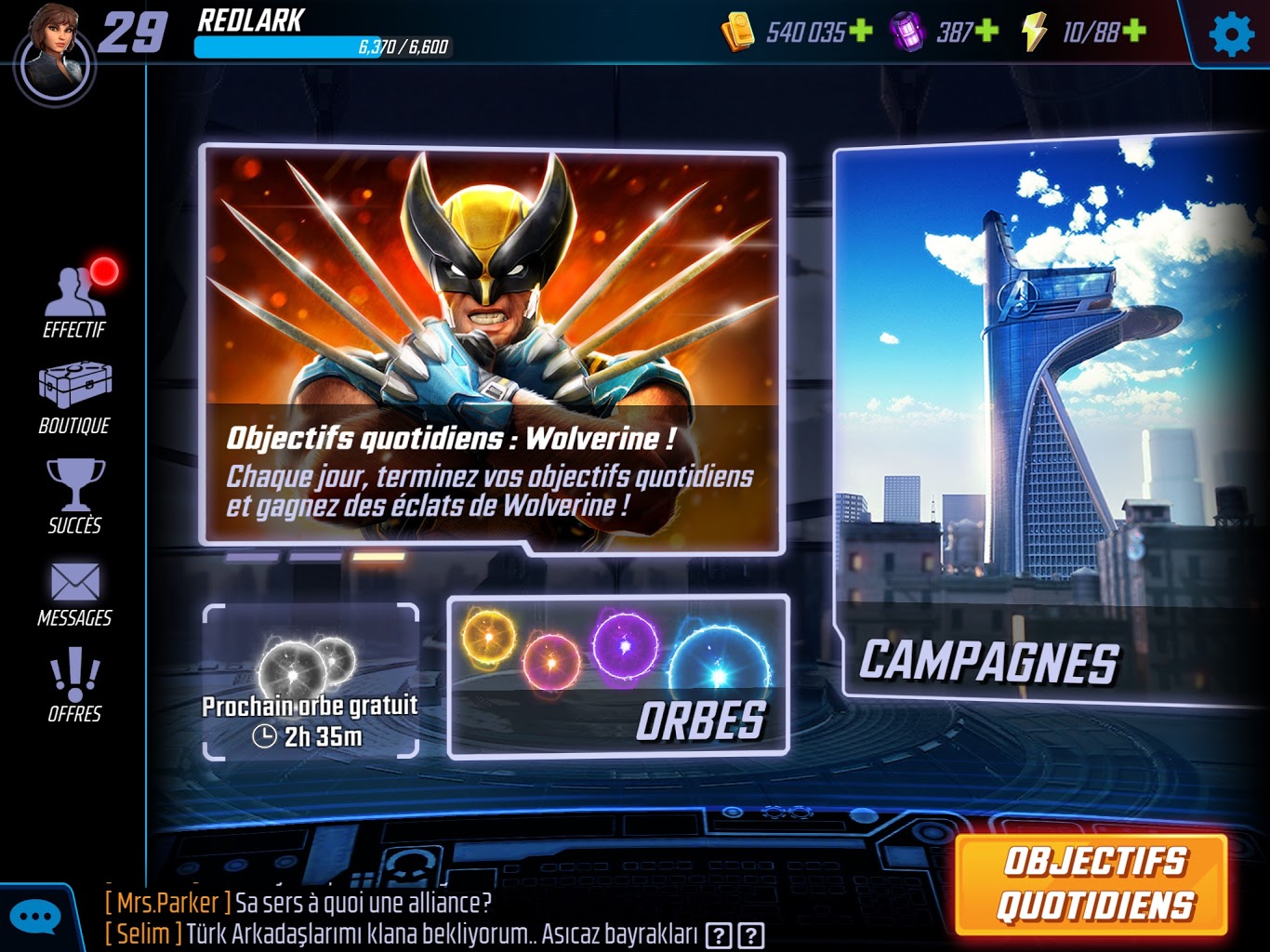This screenshot has height=952, width=1270.
Task: Add gold with the green plus
Action: (861, 32)
